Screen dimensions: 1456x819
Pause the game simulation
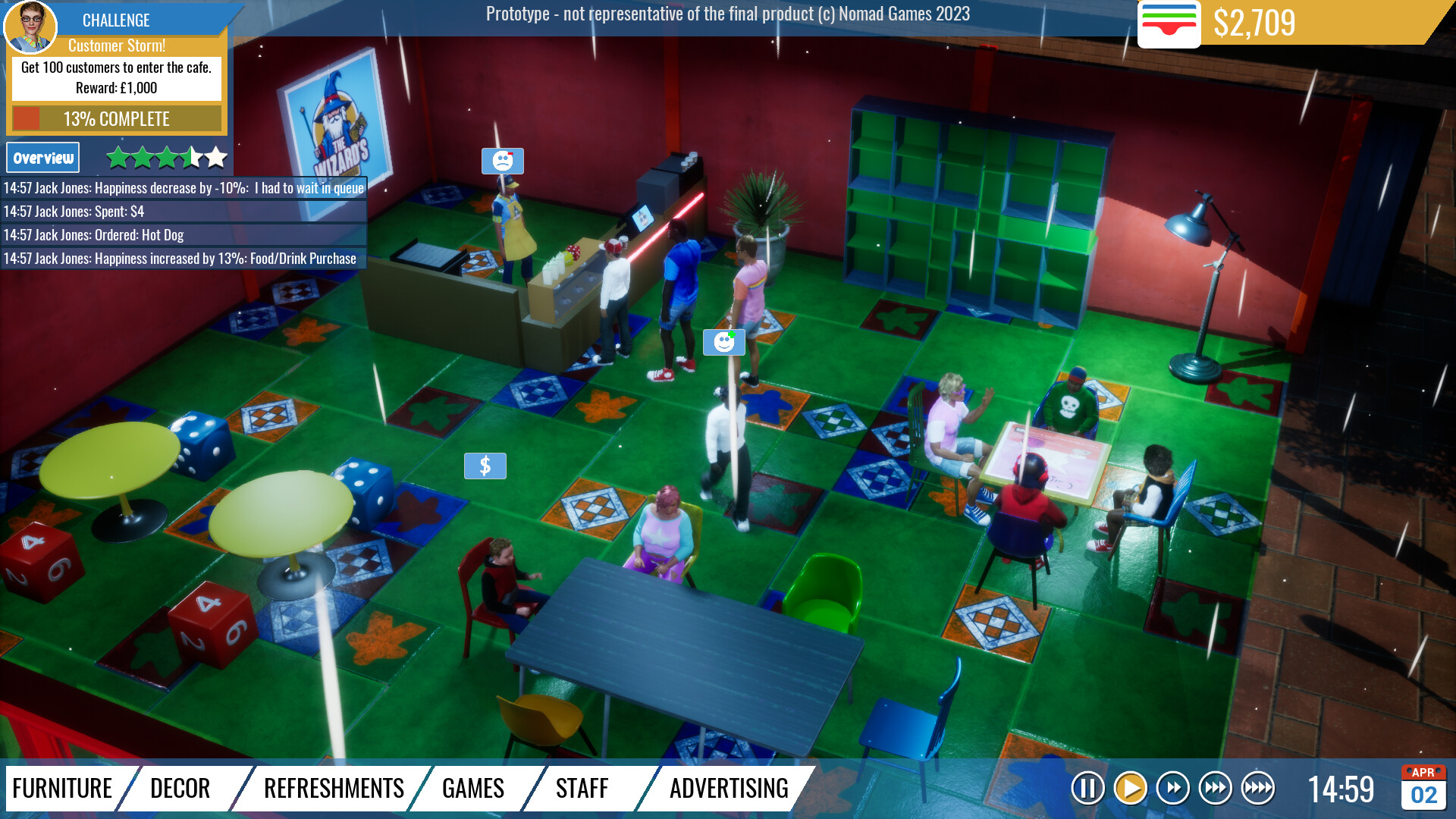[x=1087, y=788]
